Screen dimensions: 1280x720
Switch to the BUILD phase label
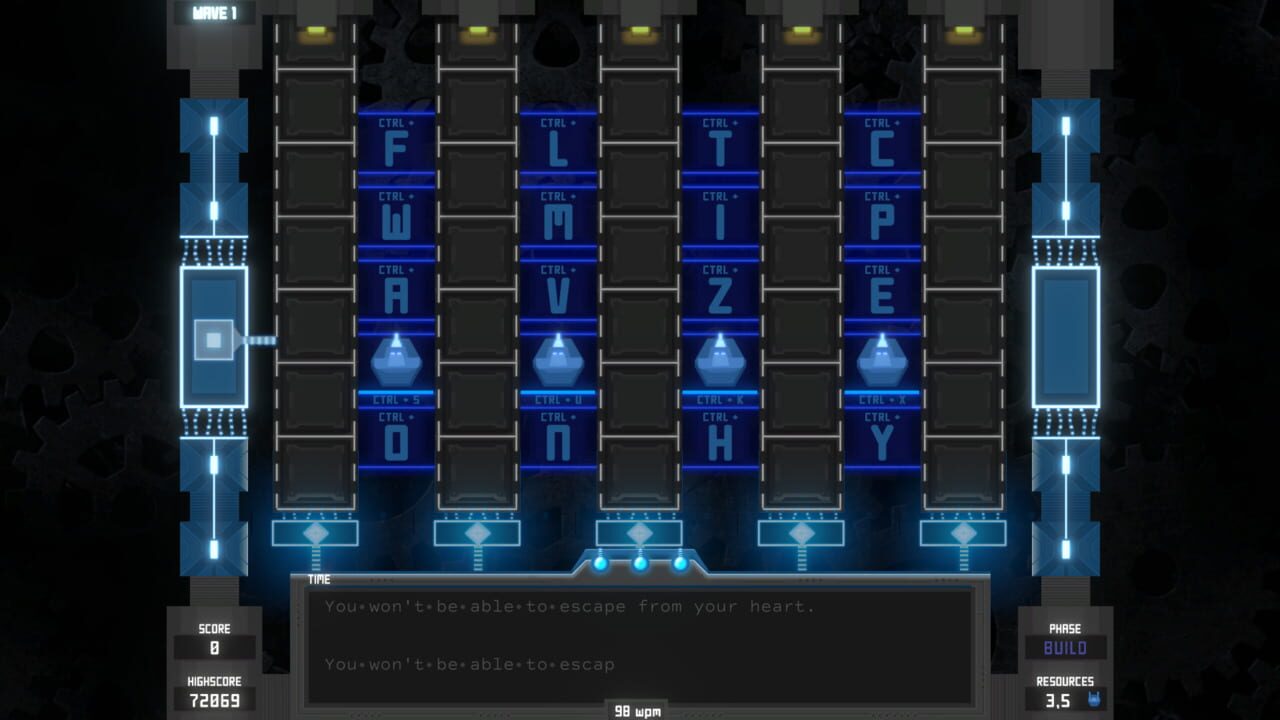1065,649
